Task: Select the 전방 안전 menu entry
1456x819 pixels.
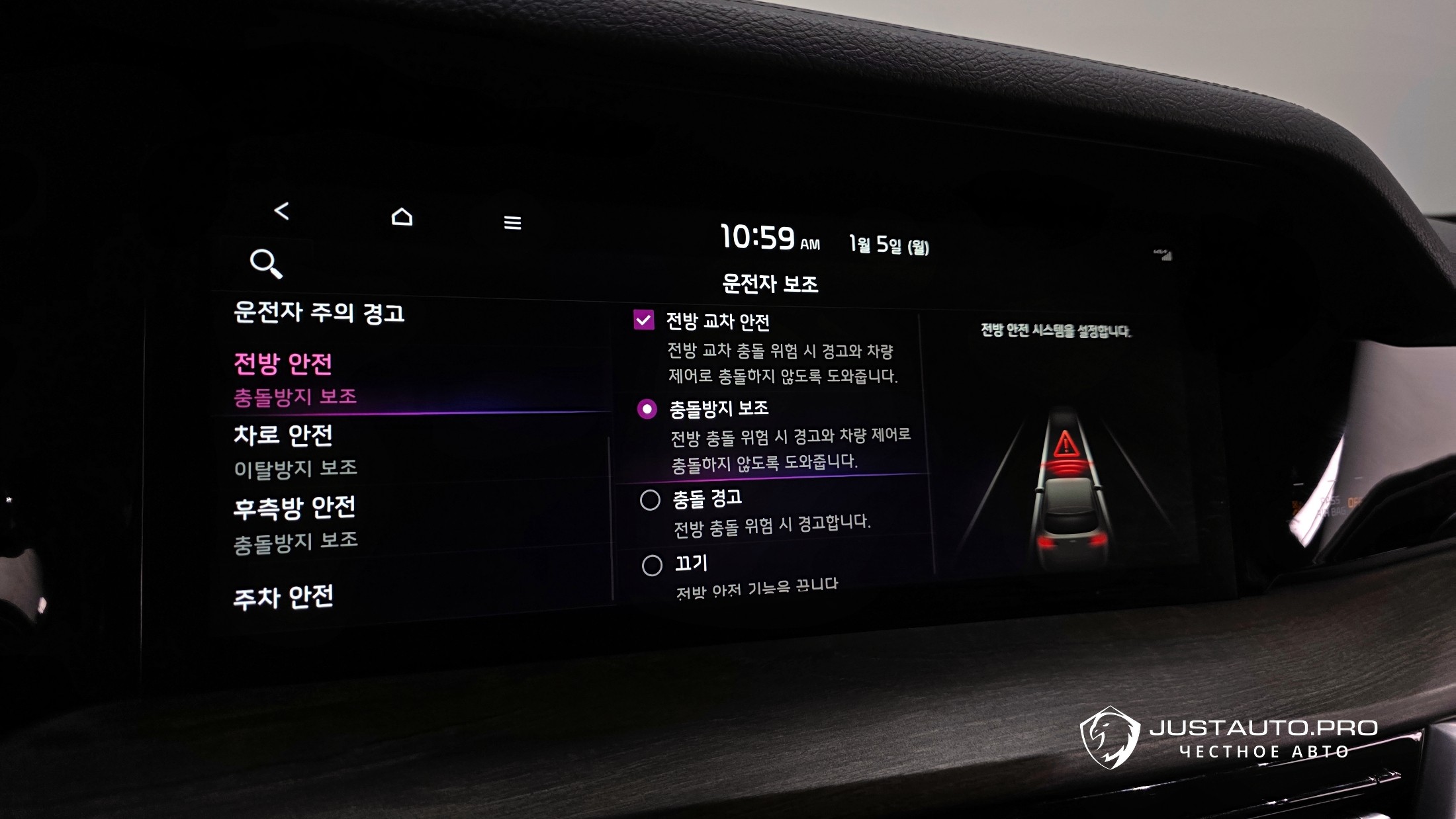Action: [283, 365]
